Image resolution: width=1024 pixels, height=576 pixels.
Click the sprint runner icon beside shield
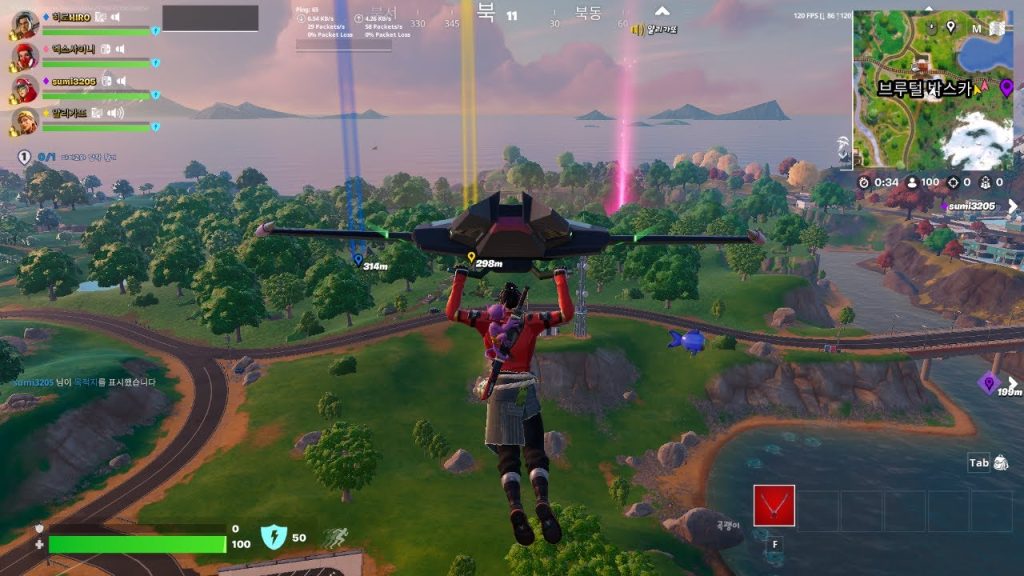tap(332, 538)
